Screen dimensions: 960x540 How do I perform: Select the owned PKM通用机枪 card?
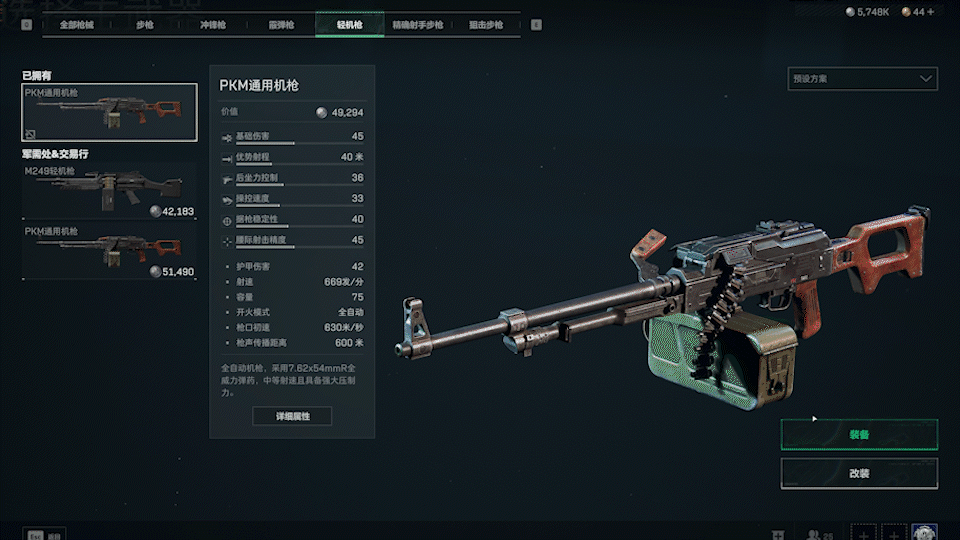click(x=110, y=112)
